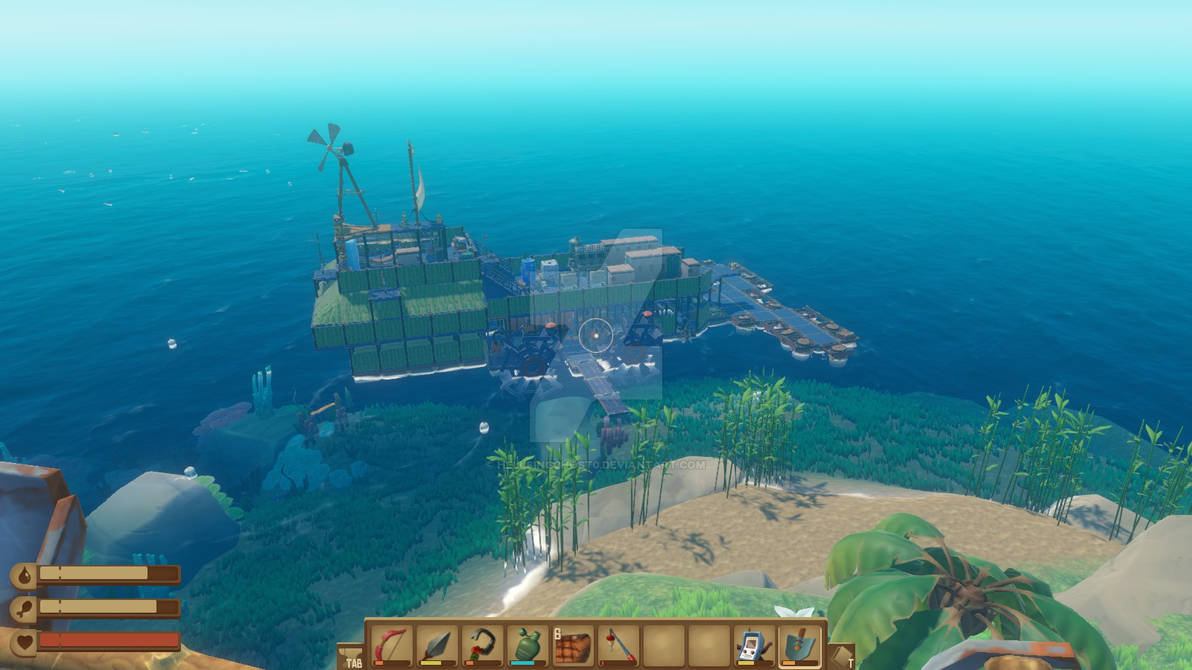Choose the scrap hook slot

point(481,645)
